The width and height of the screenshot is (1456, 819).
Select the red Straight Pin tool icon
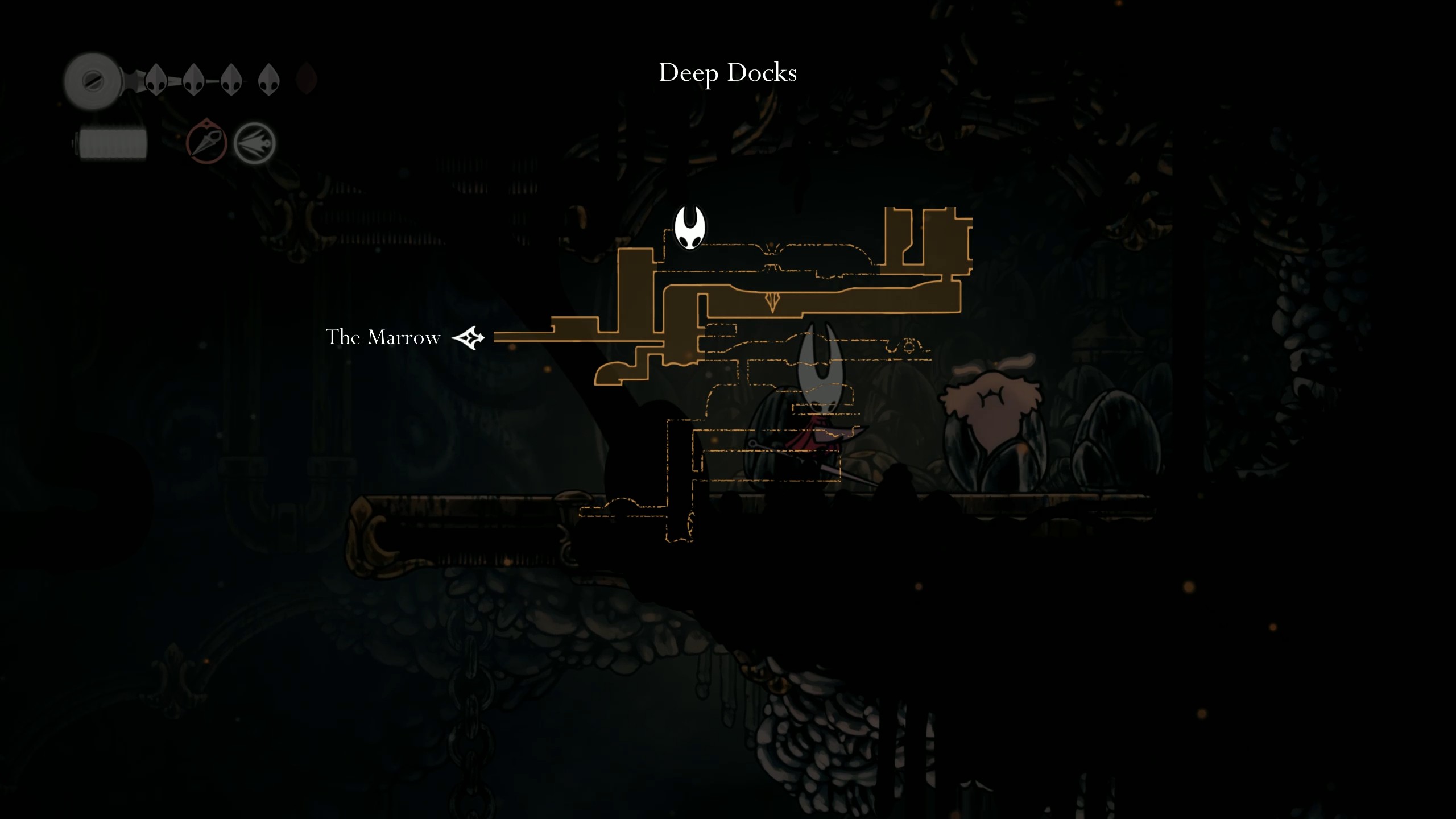(x=205, y=142)
